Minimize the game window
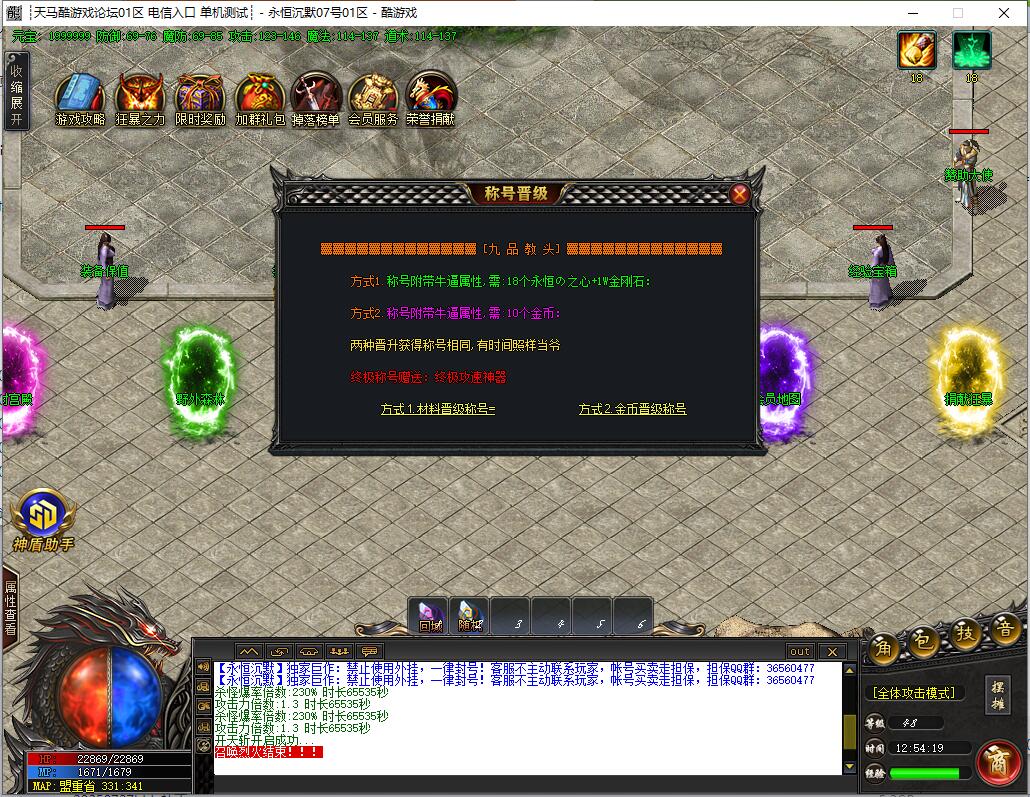This screenshot has height=797, width=1030. [x=912, y=13]
